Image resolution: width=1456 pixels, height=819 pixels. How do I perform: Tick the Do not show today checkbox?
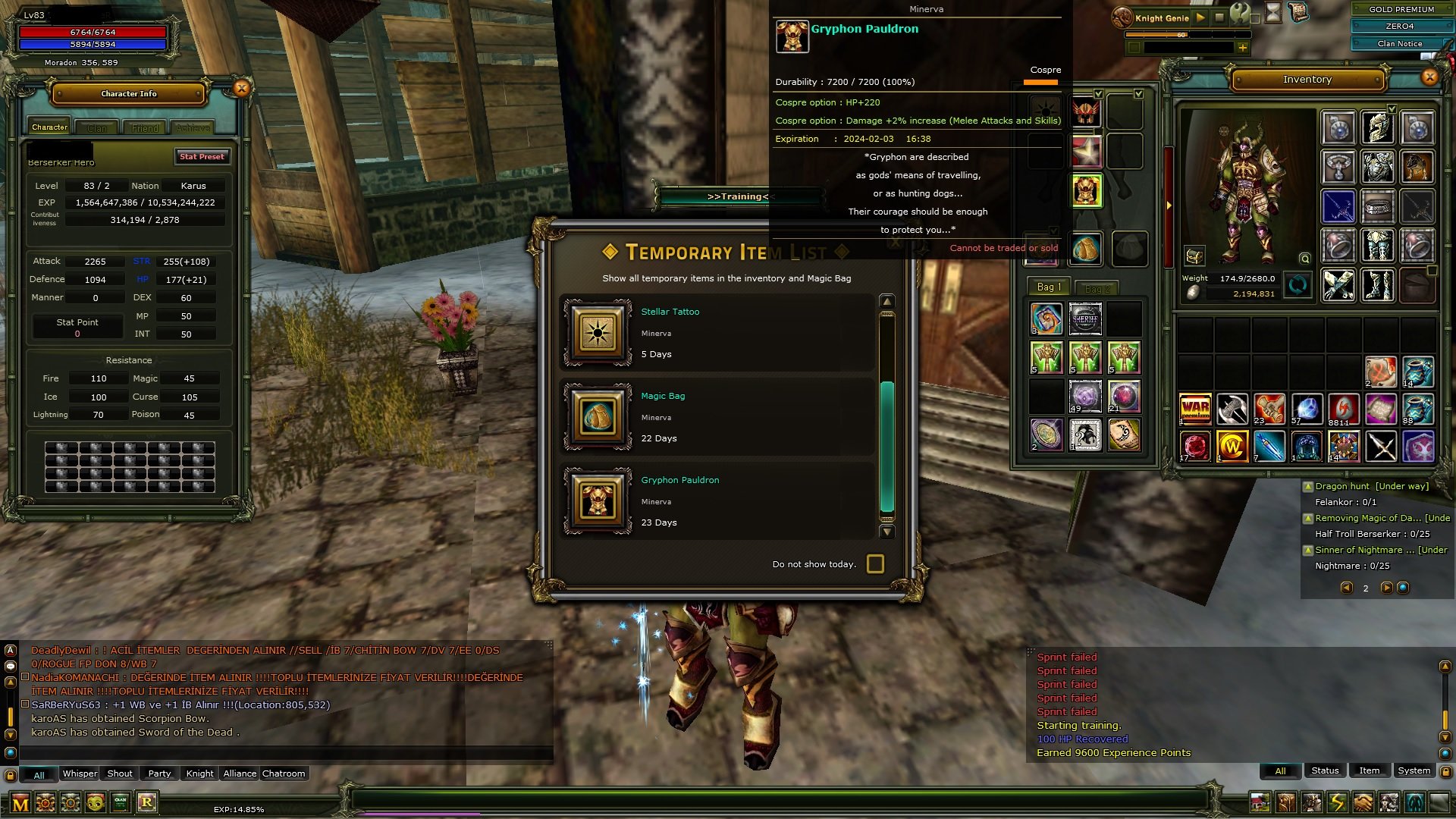click(x=876, y=564)
